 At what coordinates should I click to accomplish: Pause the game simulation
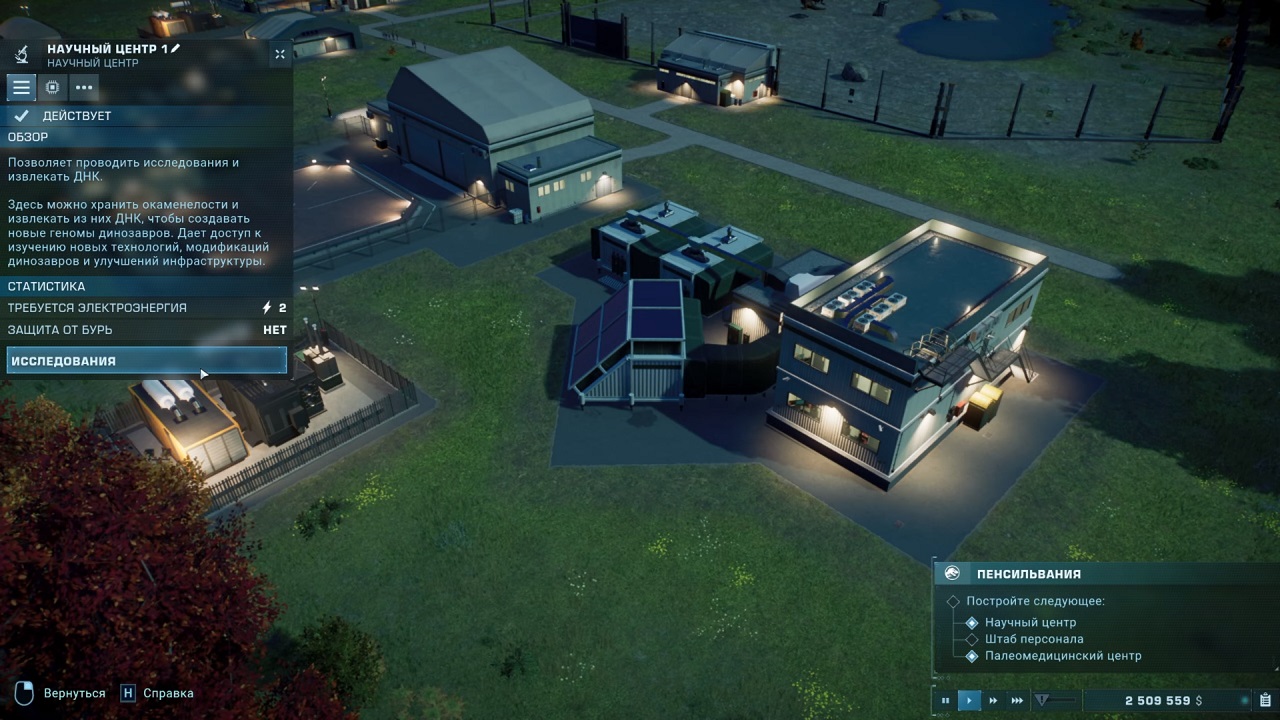click(x=945, y=701)
